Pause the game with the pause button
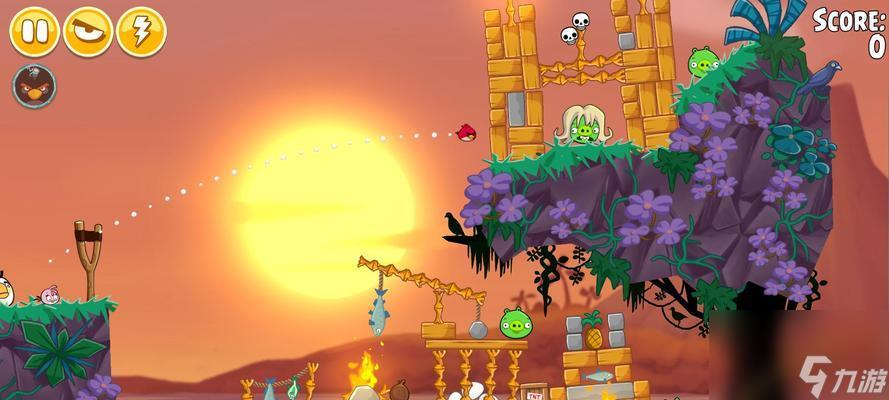 click(35, 31)
